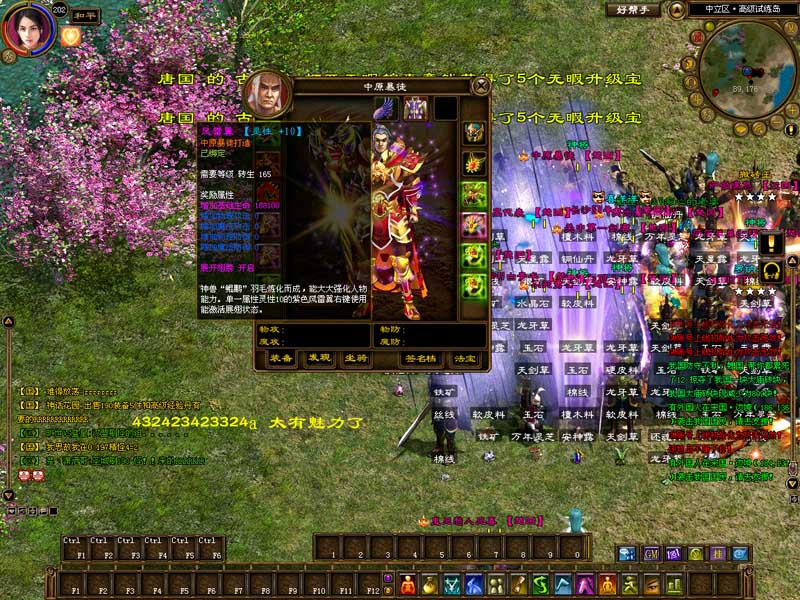The image size is (800, 600).
Task: Close the 中原暴徒 character panel
Action: point(481,87)
